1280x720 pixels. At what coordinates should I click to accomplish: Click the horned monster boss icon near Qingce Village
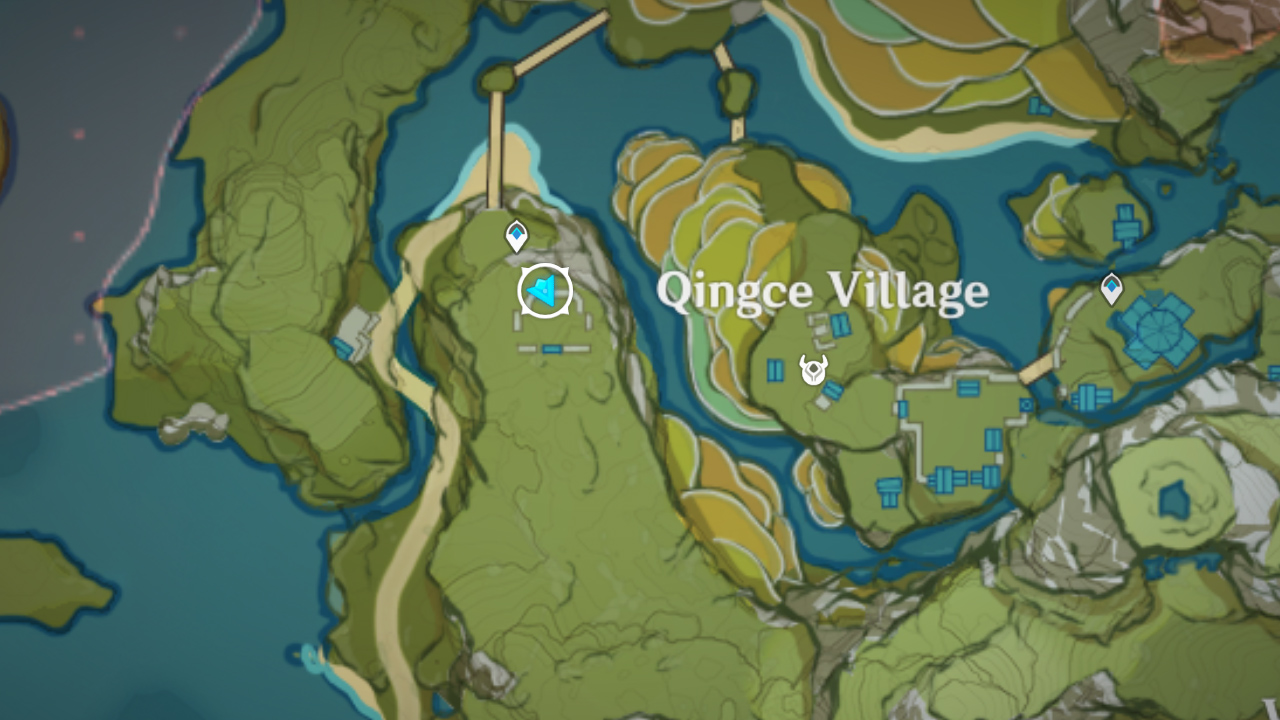(x=815, y=370)
